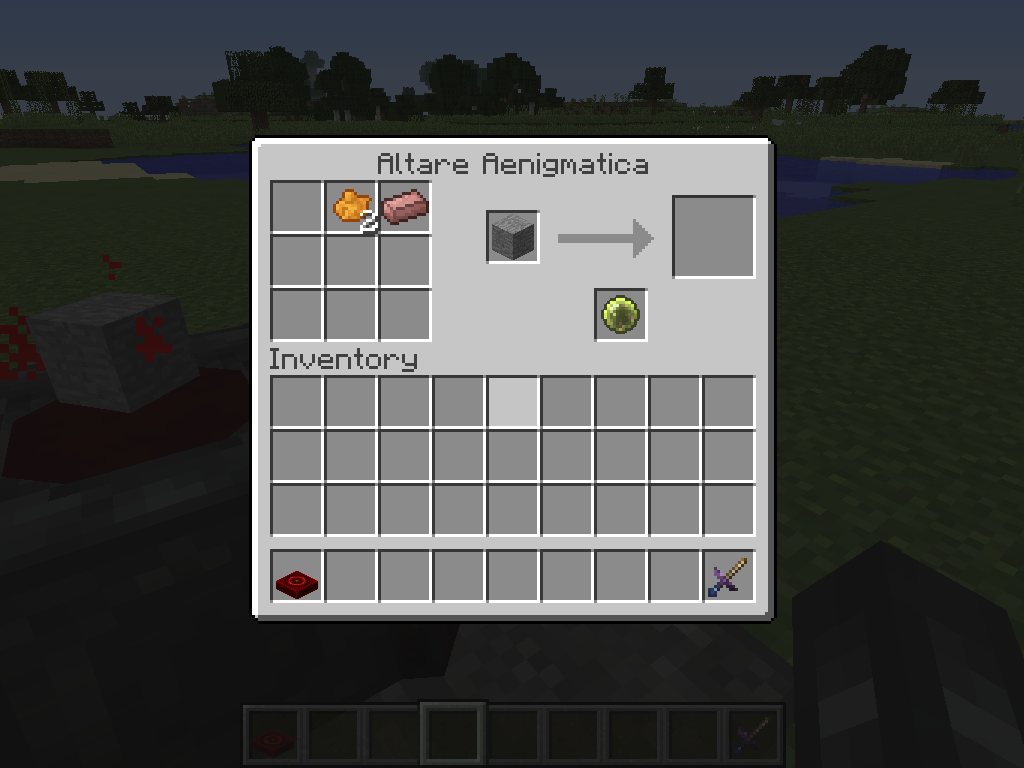Click the stone block slot

point(513,238)
